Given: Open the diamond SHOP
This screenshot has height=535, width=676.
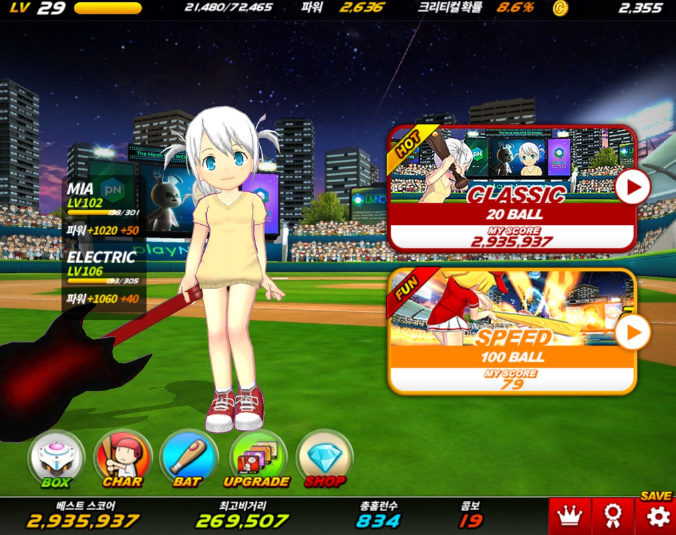Looking at the screenshot, I should [x=325, y=459].
